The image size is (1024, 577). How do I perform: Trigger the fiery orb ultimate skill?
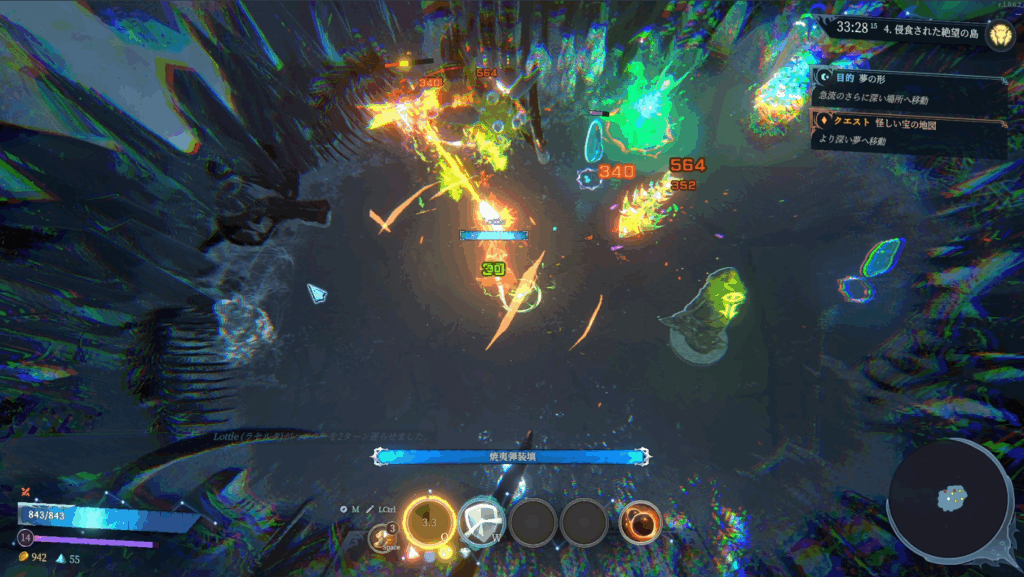coord(639,522)
